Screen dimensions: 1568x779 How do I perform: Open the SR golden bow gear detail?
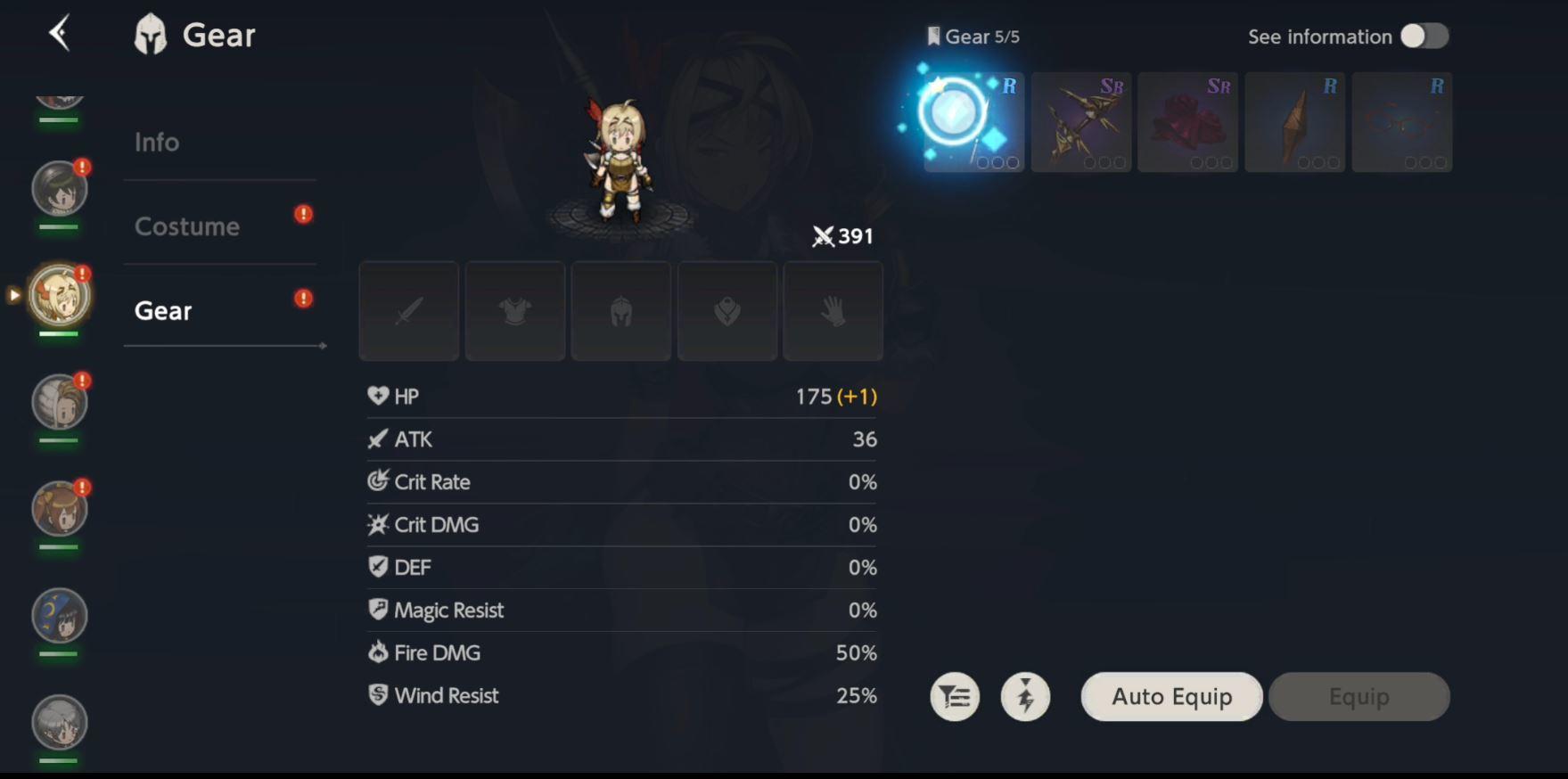tap(1080, 122)
